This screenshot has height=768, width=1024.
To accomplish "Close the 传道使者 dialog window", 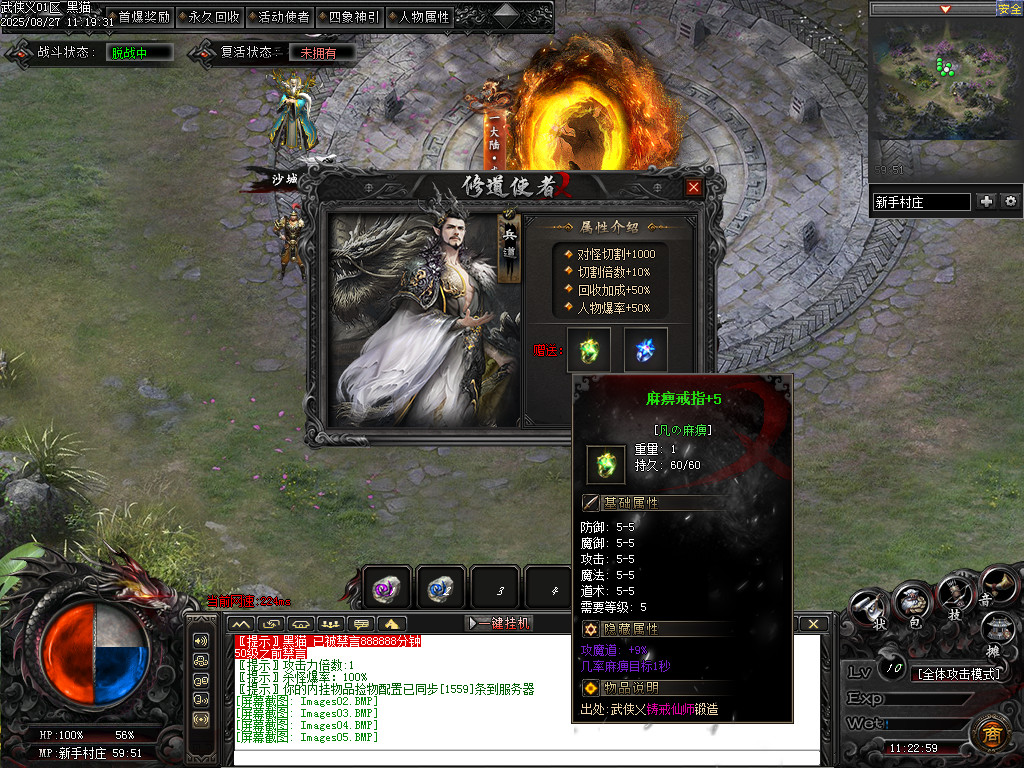I will 694,187.
